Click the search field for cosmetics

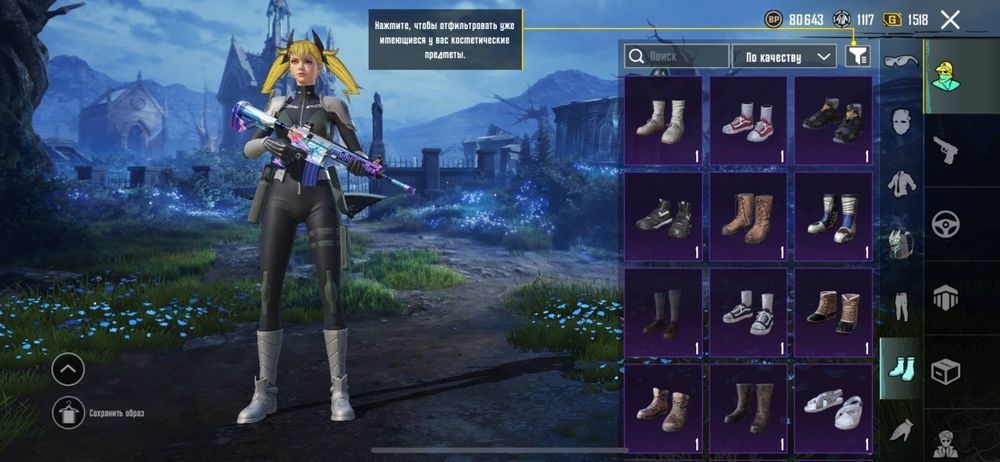pos(676,57)
